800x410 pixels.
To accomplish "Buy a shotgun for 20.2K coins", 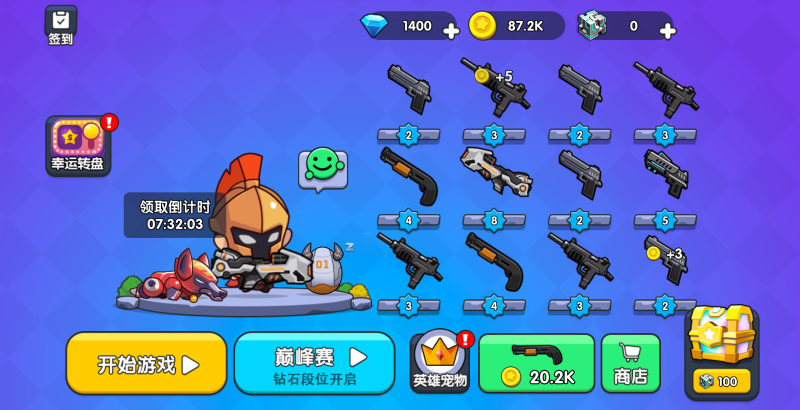I will [537, 363].
